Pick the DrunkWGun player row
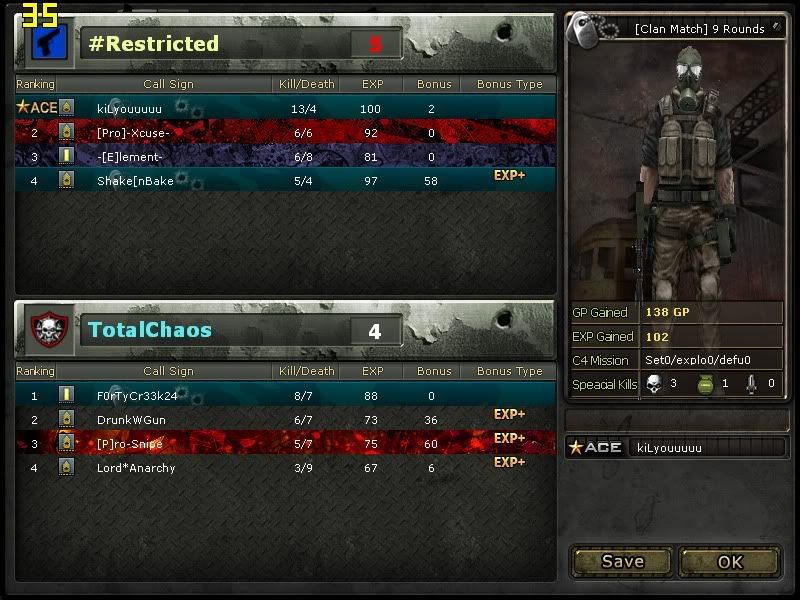The width and height of the screenshot is (800, 600). 285,419
